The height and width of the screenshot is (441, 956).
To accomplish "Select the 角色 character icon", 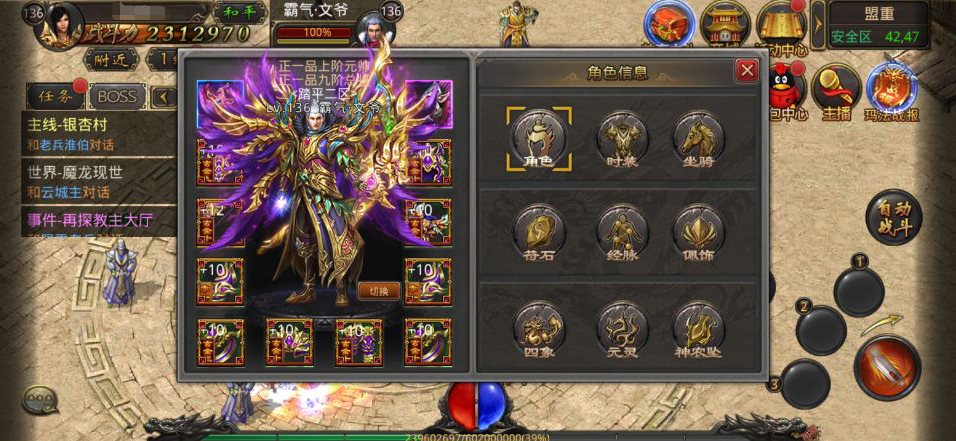I will (x=539, y=138).
